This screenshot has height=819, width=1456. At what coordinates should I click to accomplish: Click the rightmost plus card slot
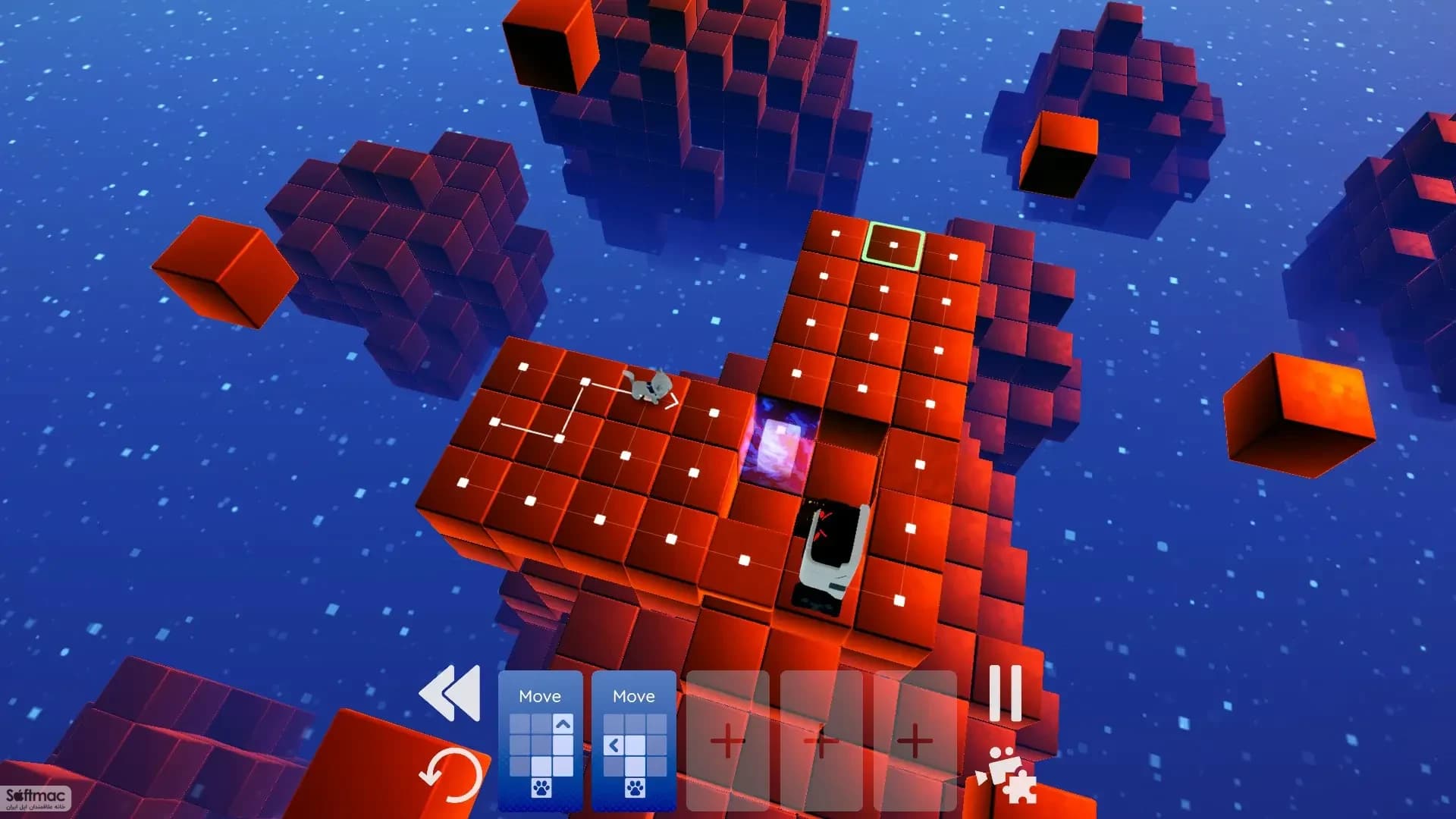917,741
